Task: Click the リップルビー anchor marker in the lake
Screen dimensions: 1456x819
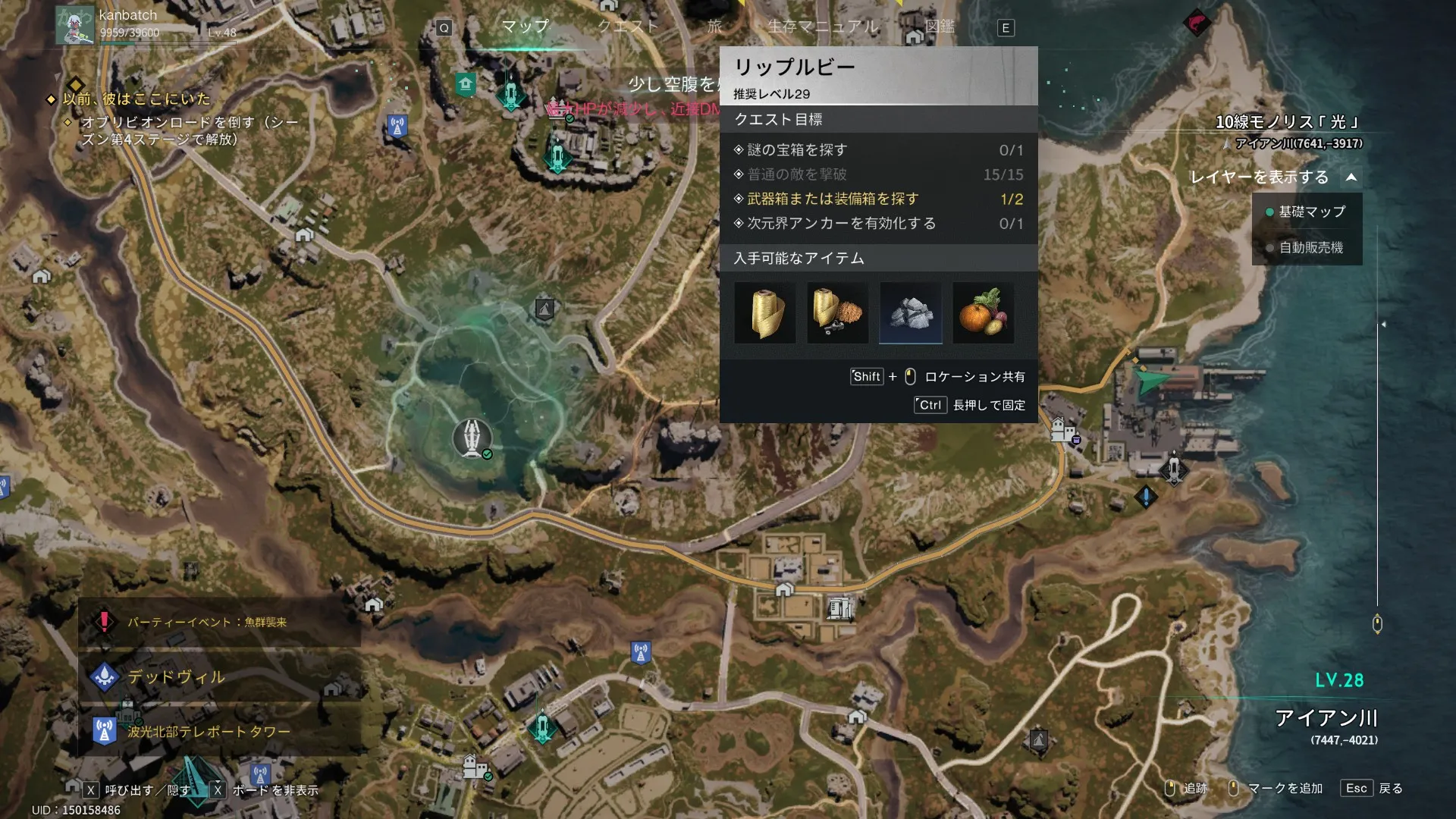Action: click(472, 438)
